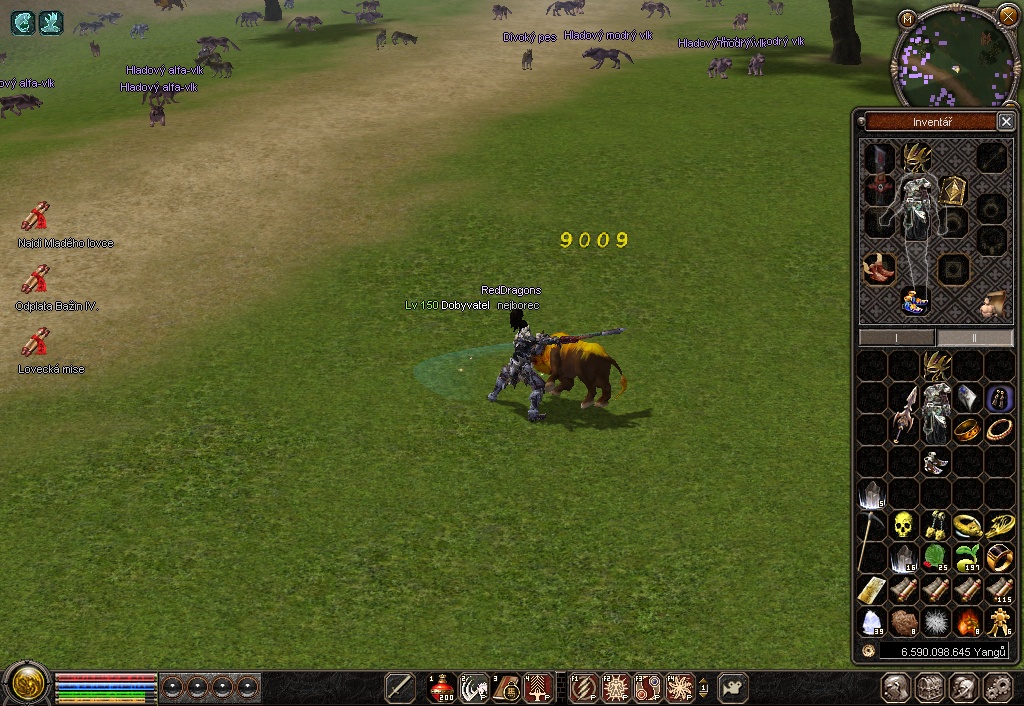Viewport: 1024px width, 706px height.
Task: Select the pickaxe in the inventory
Action: click(x=867, y=540)
